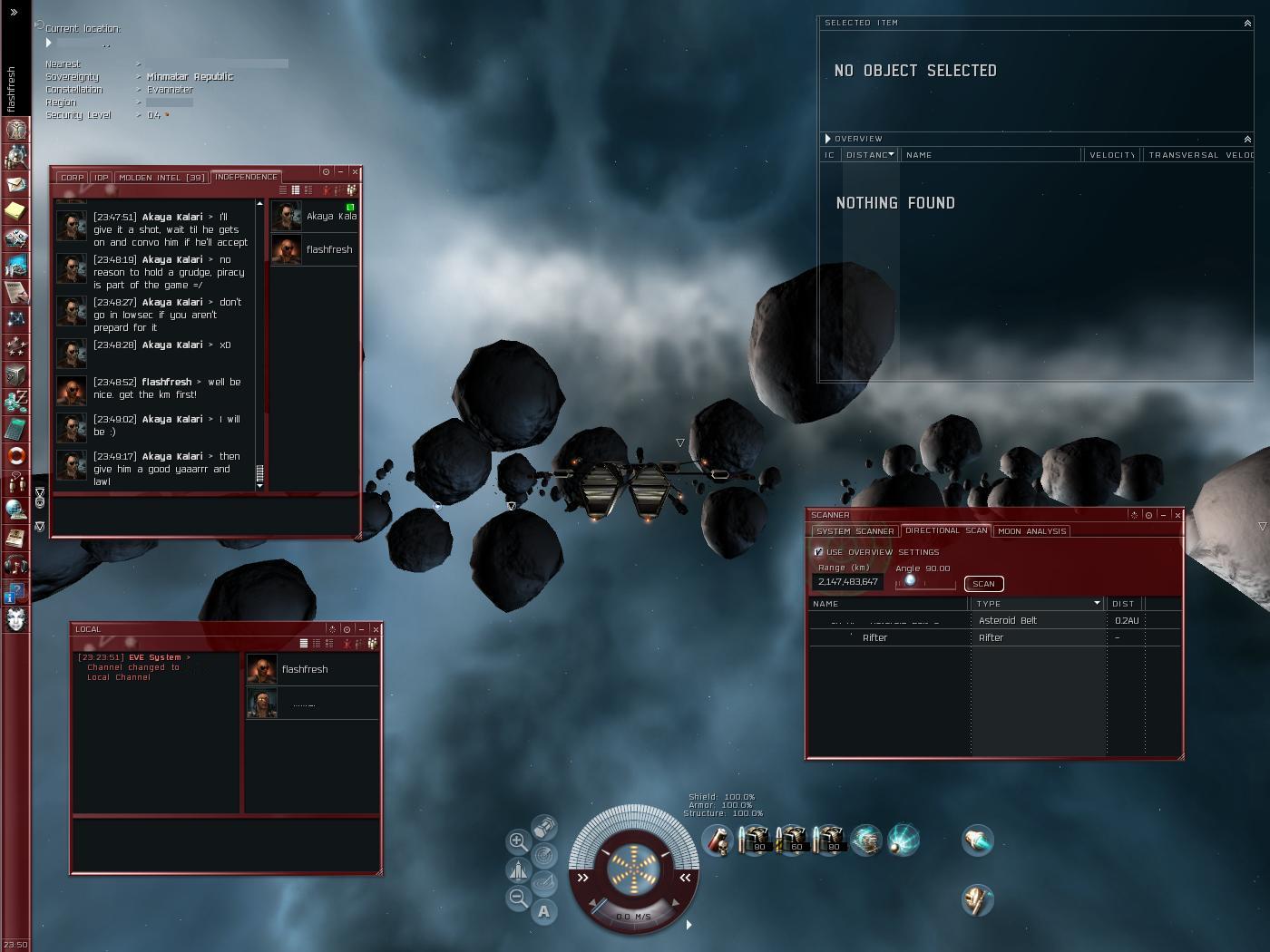Screen dimensions: 1270x952
Task: Activate the first gun module showing 80 ammo
Action: pos(755,840)
